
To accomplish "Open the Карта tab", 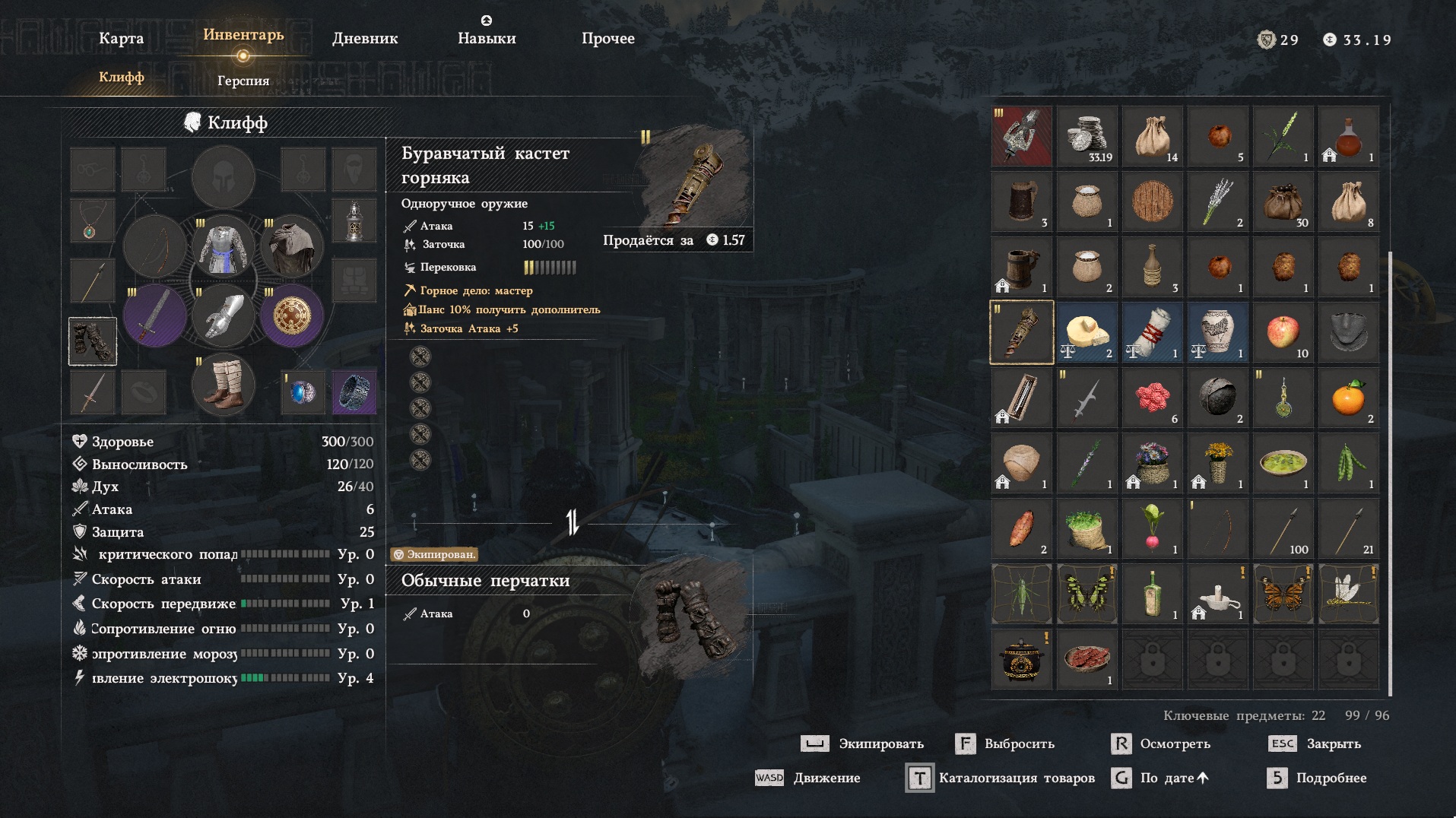I will 121,39.
